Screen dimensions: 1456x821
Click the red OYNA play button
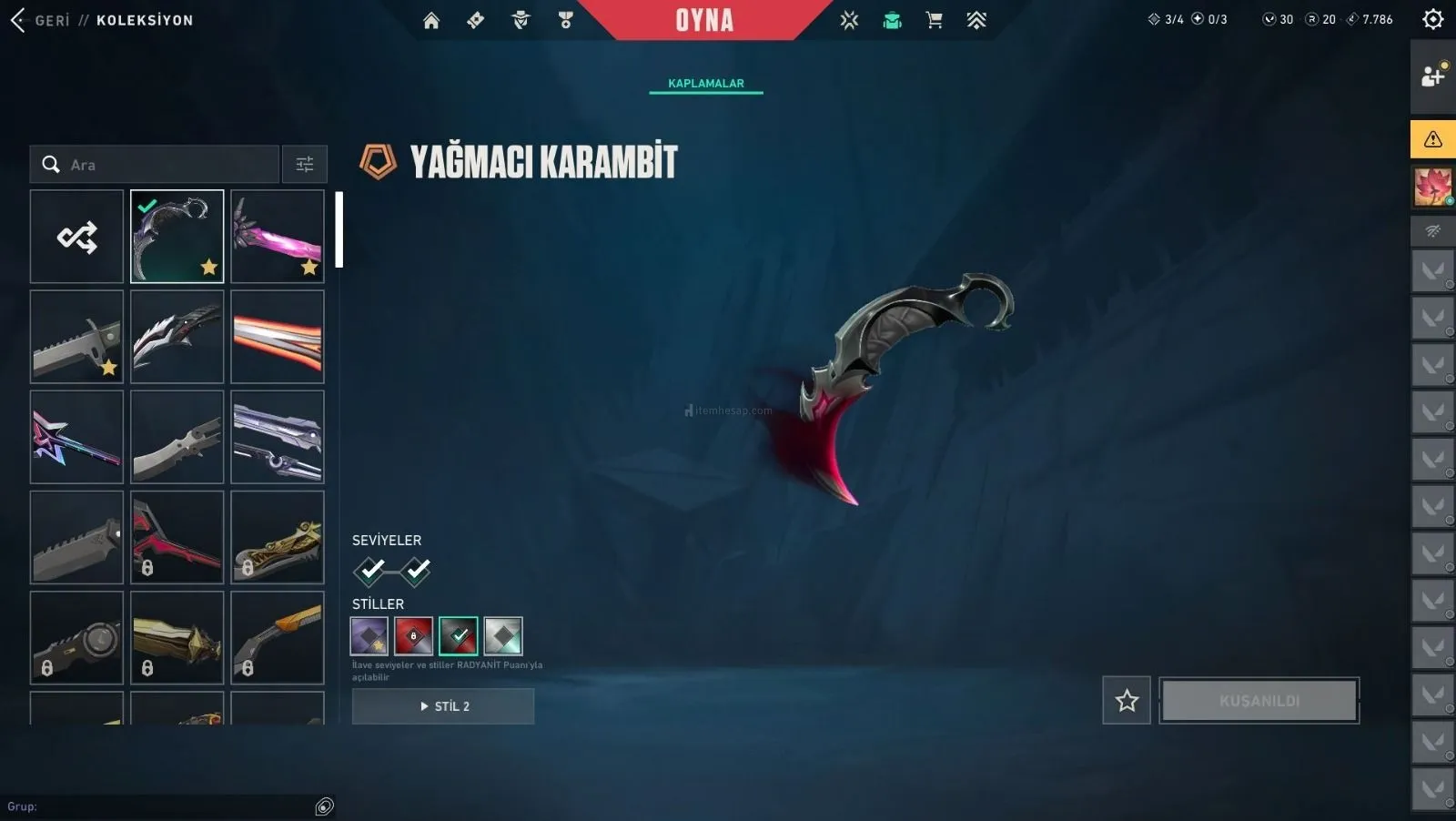click(x=704, y=20)
